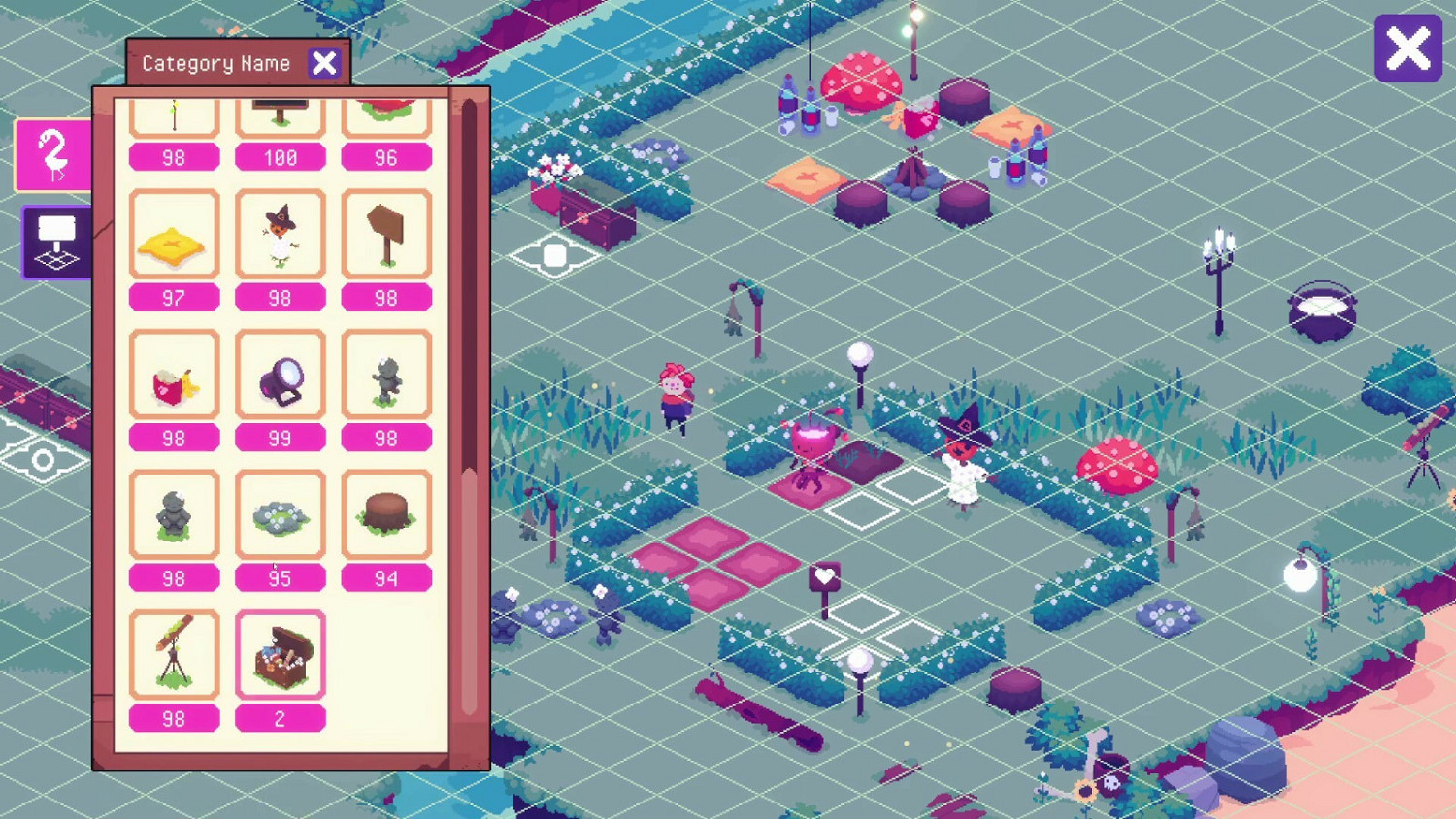
Task: Click the quantity badge showing 100
Action: tap(280, 156)
